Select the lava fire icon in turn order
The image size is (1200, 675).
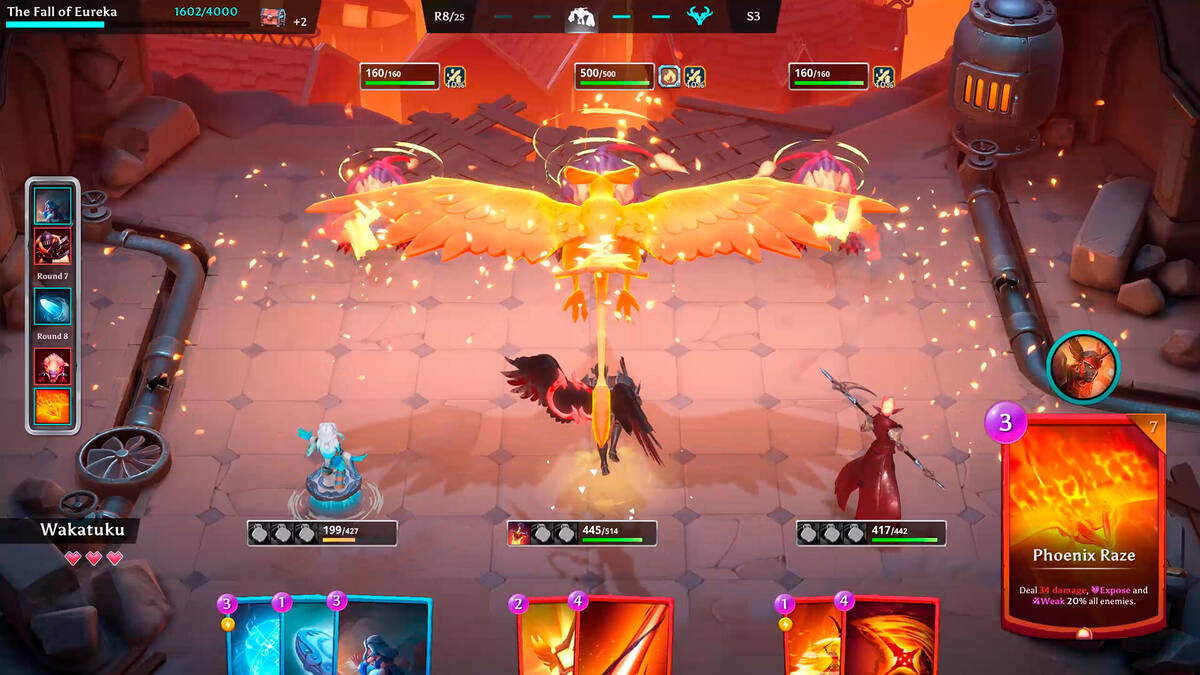[x=53, y=407]
